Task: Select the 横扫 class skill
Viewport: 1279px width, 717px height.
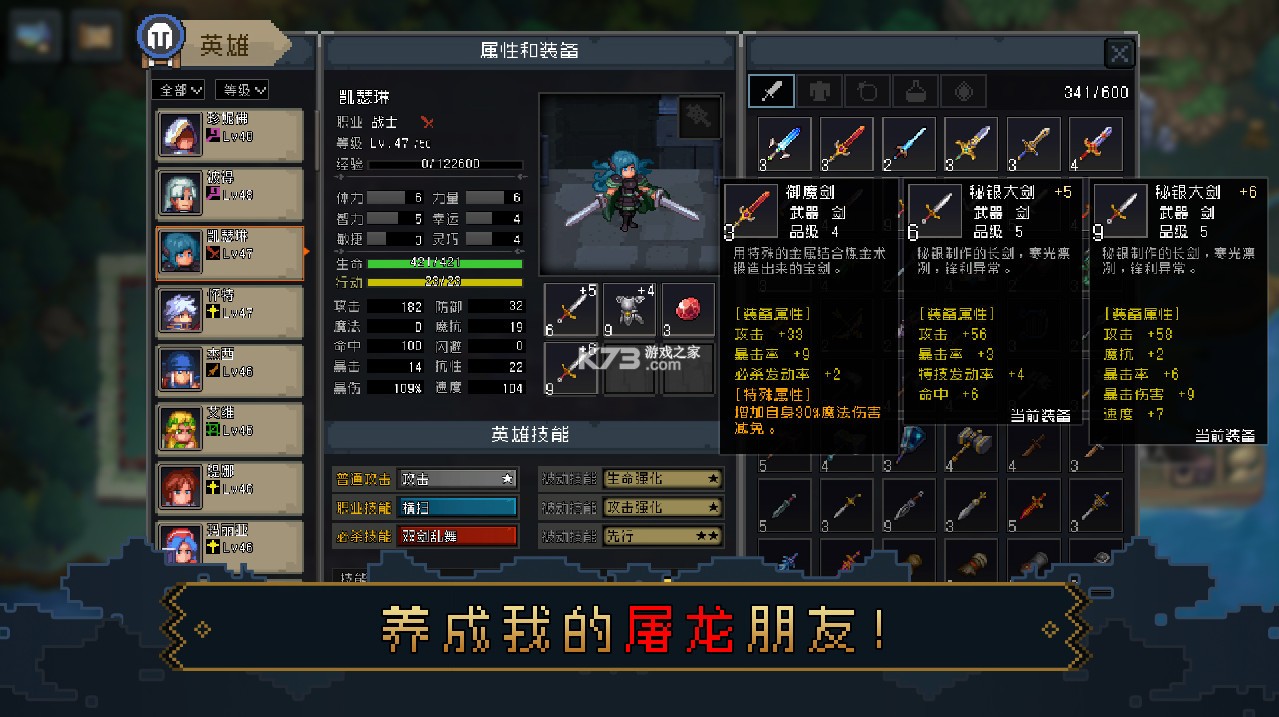Action: [457, 508]
